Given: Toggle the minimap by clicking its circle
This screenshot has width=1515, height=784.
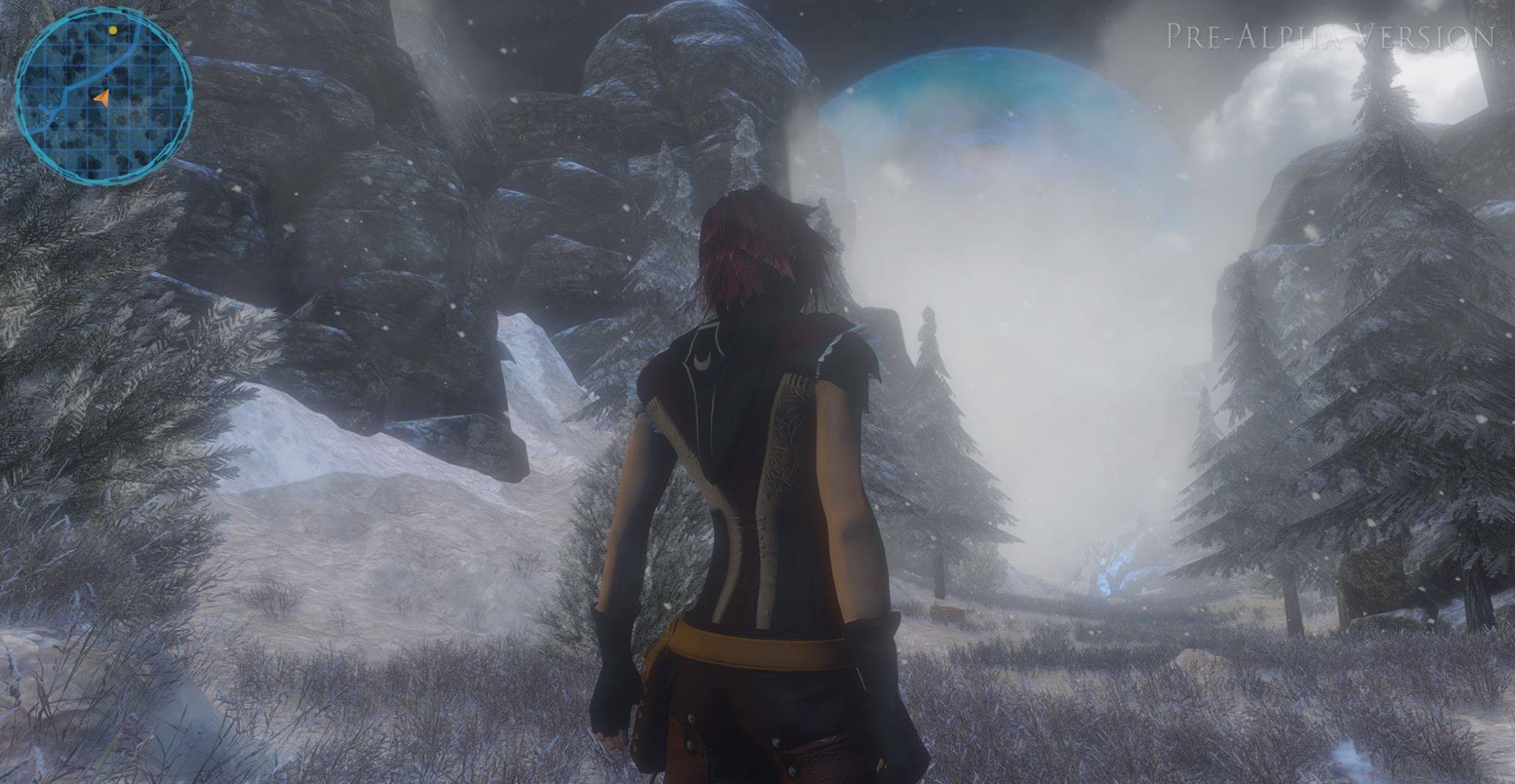Looking at the screenshot, I should tap(104, 96).
